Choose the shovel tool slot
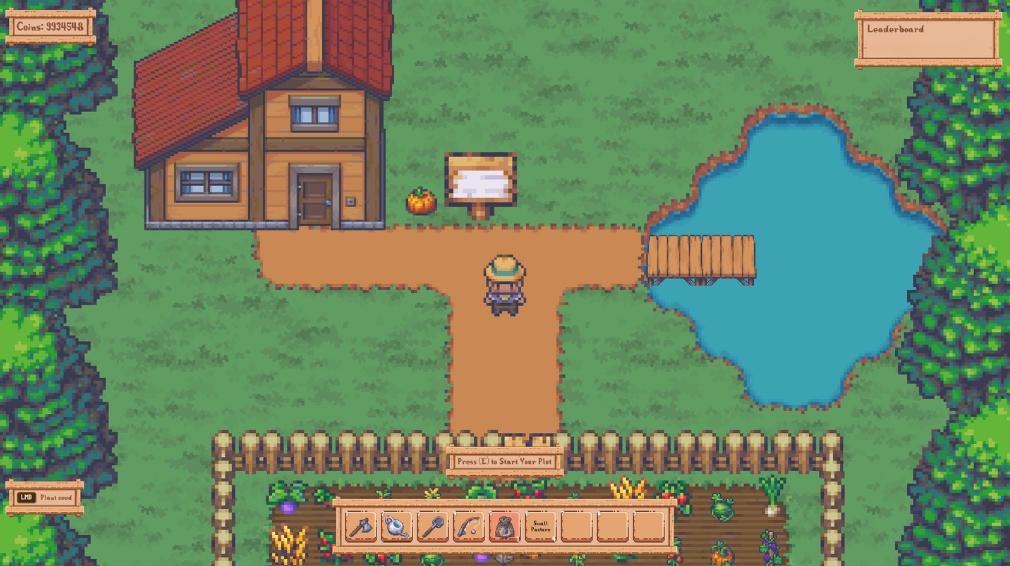The width and height of the screenshot is (1010, 566). point(433,526)
